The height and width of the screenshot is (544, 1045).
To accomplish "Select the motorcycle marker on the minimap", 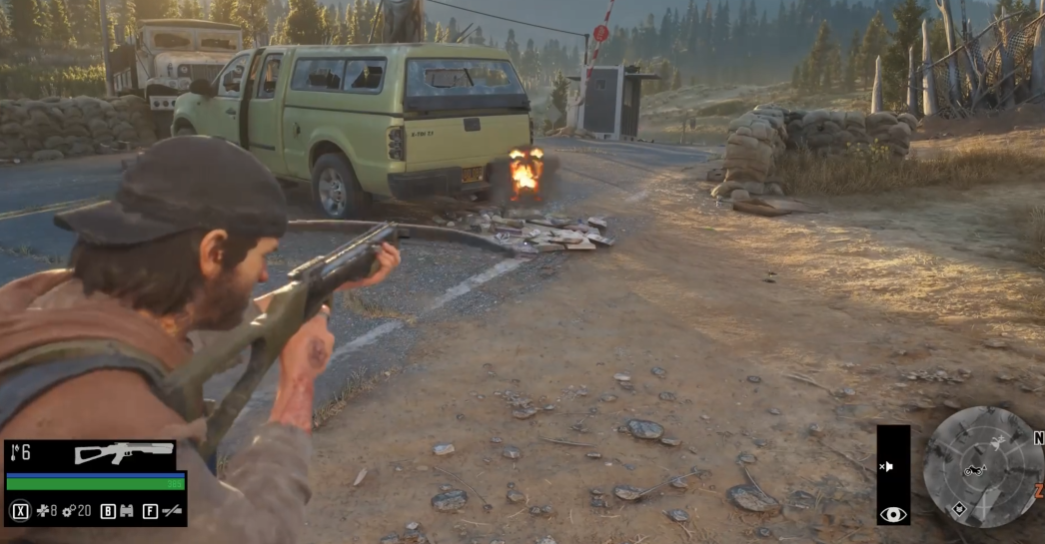I will tap(974, 471).
